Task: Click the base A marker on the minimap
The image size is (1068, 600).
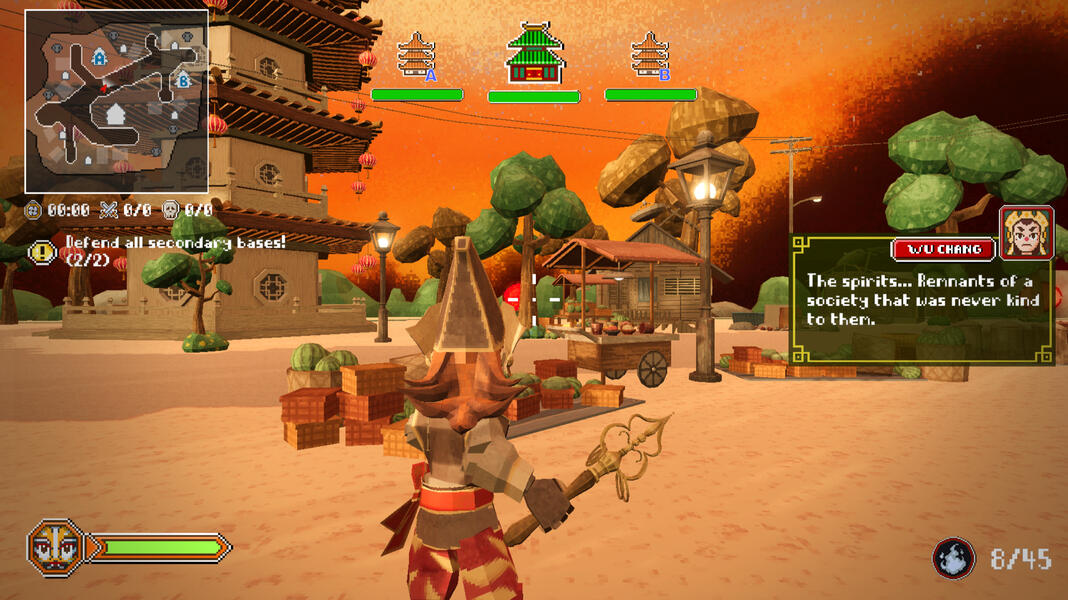Action: [x=99, y=58]
